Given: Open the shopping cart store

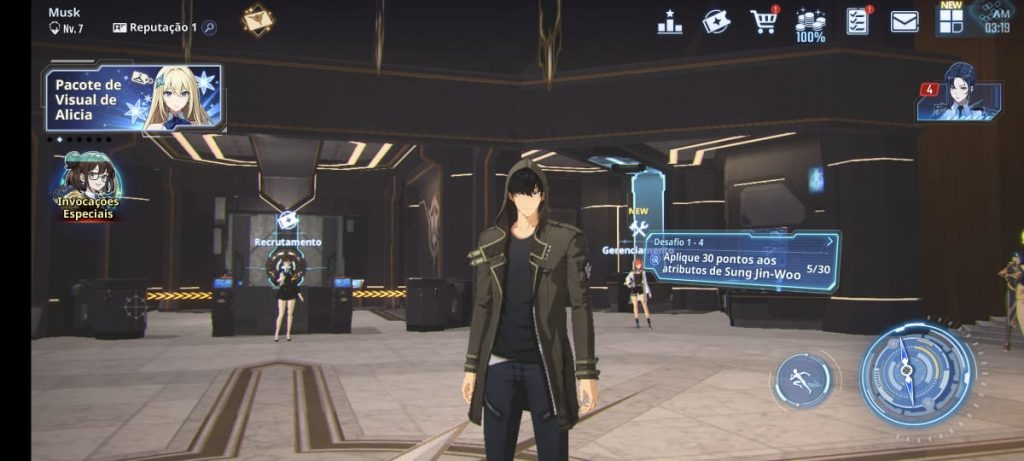Looking at the screenshot, I should click(x=764, y=21).
